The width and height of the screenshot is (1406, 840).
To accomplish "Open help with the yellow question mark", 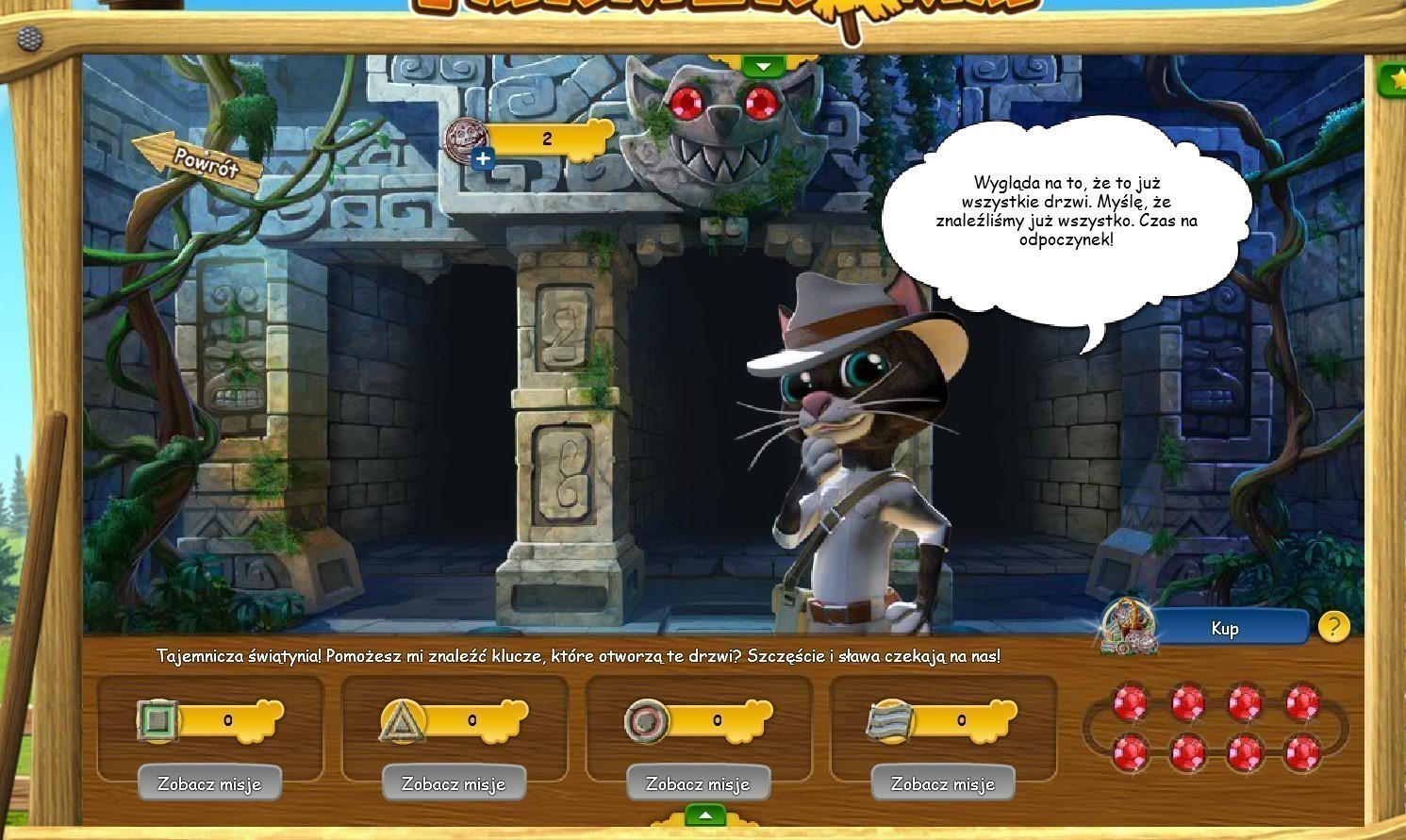I will coord(1332,627).
